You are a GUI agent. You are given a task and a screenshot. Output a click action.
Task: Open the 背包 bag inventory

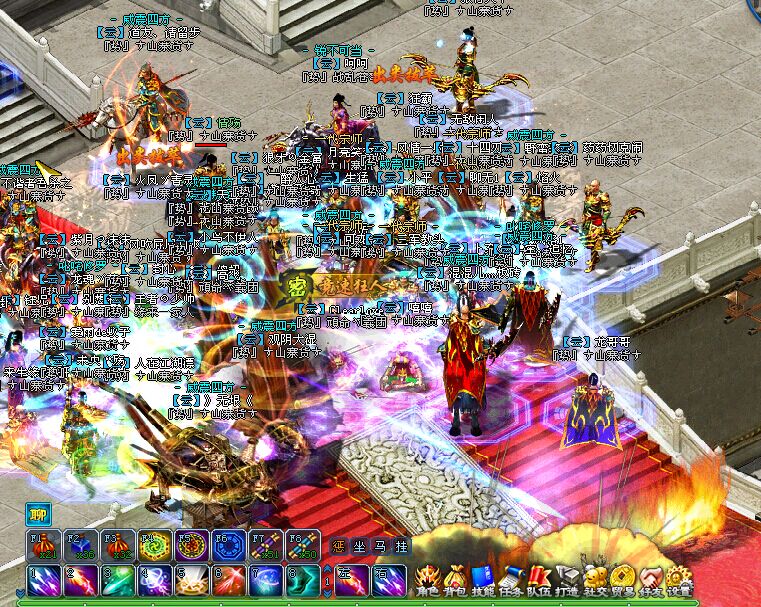pyautogui.click(x=456, y=579)
